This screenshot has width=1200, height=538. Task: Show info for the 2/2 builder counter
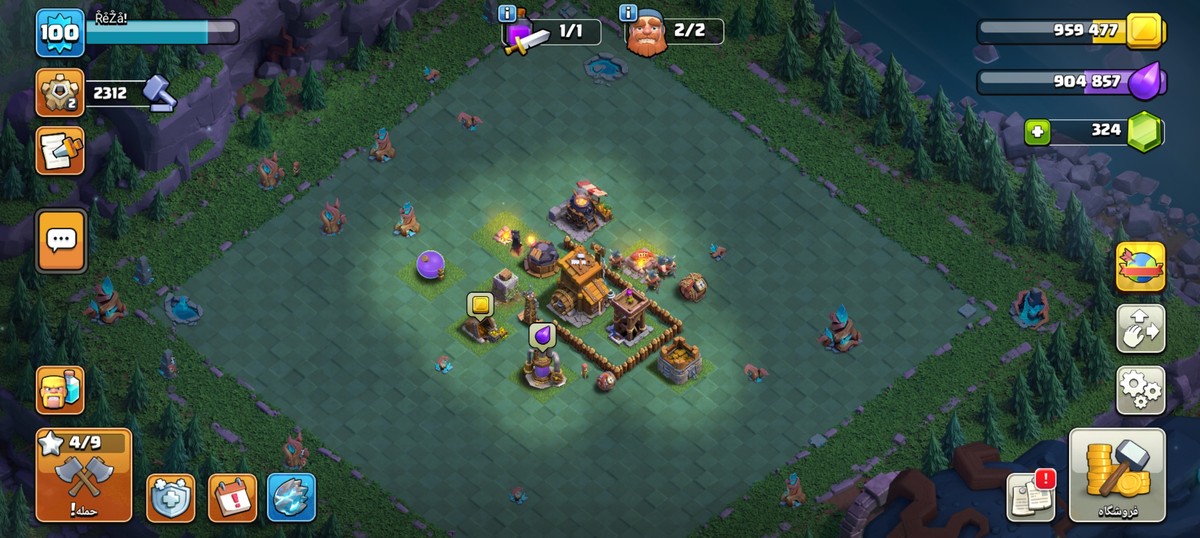628,13
